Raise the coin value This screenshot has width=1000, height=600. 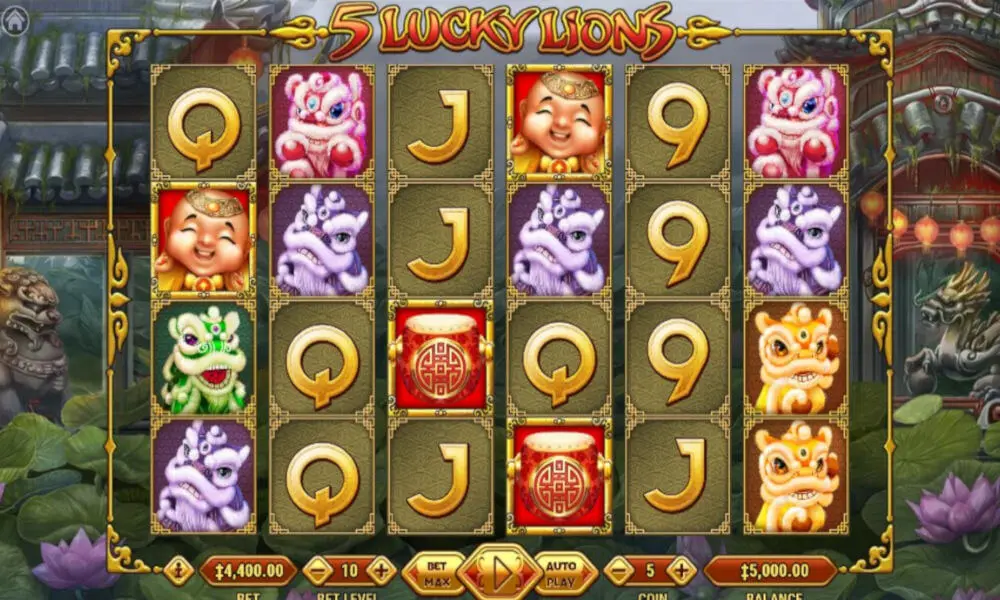click(681, 571)
